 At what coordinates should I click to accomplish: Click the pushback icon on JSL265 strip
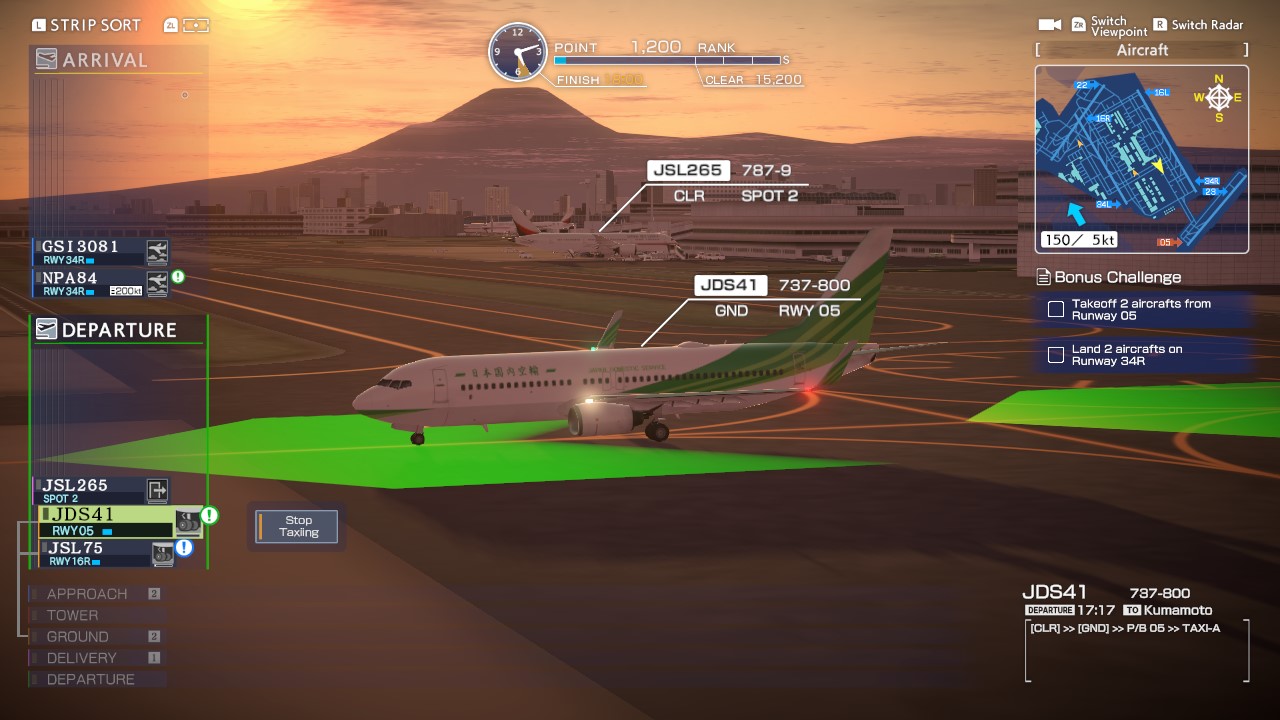157,490
